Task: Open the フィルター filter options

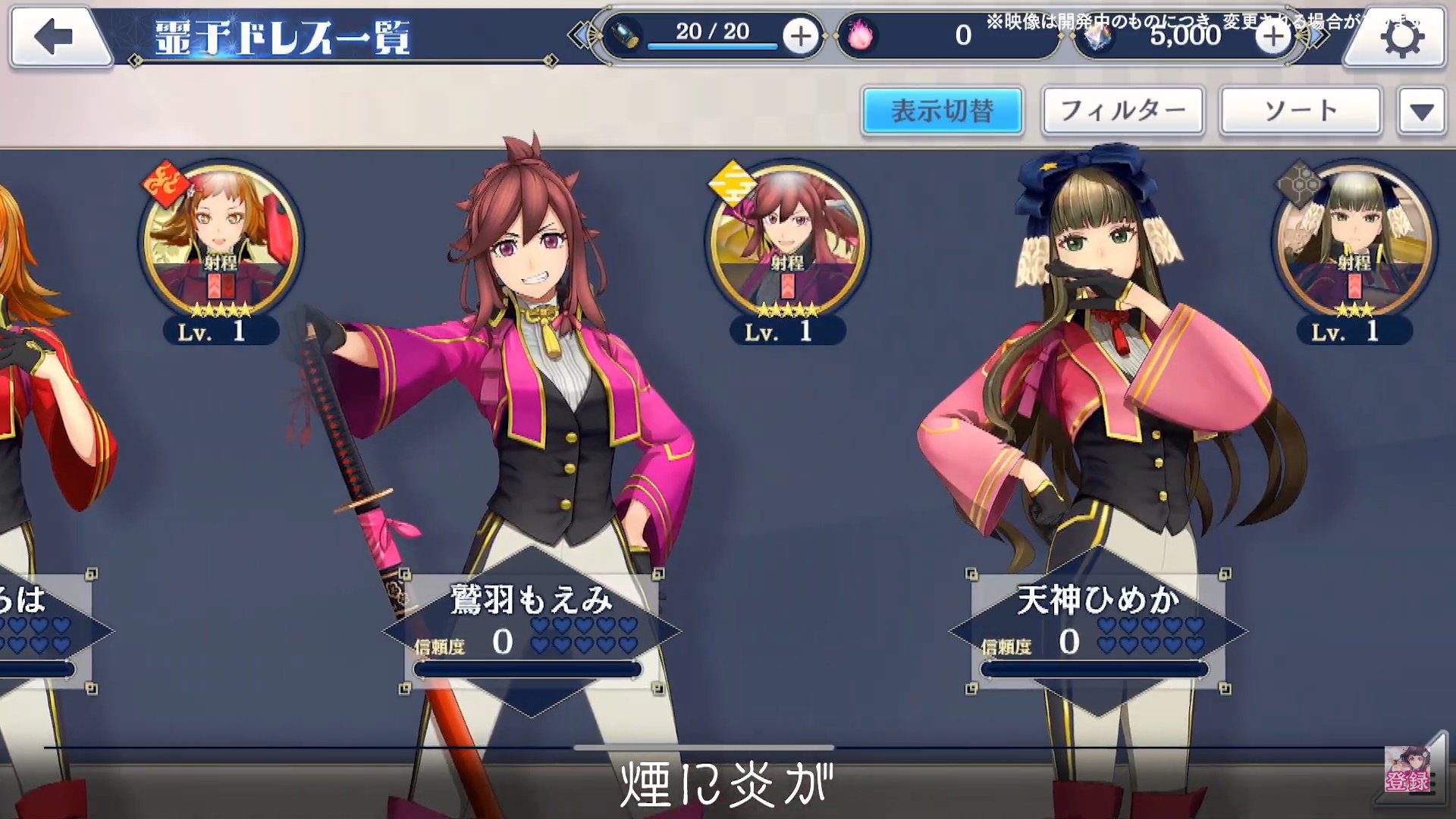Action: 1122,111
